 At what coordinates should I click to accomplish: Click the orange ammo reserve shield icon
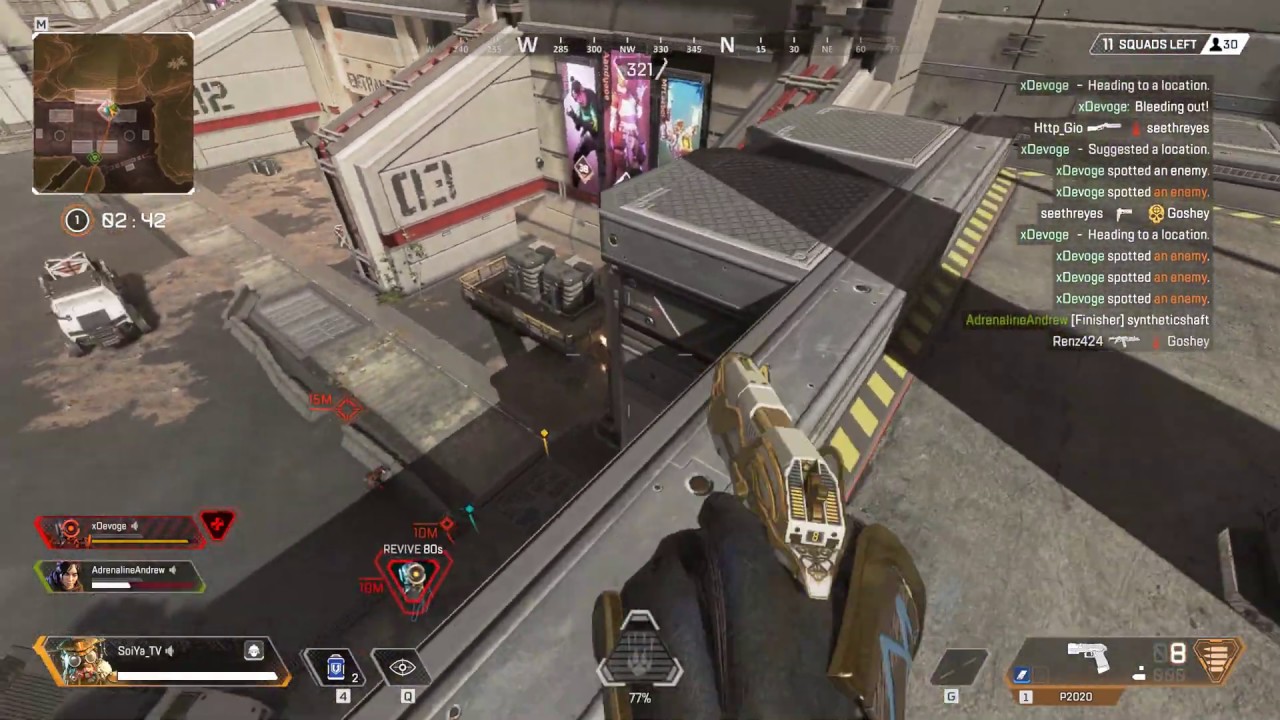(1218, 660)
